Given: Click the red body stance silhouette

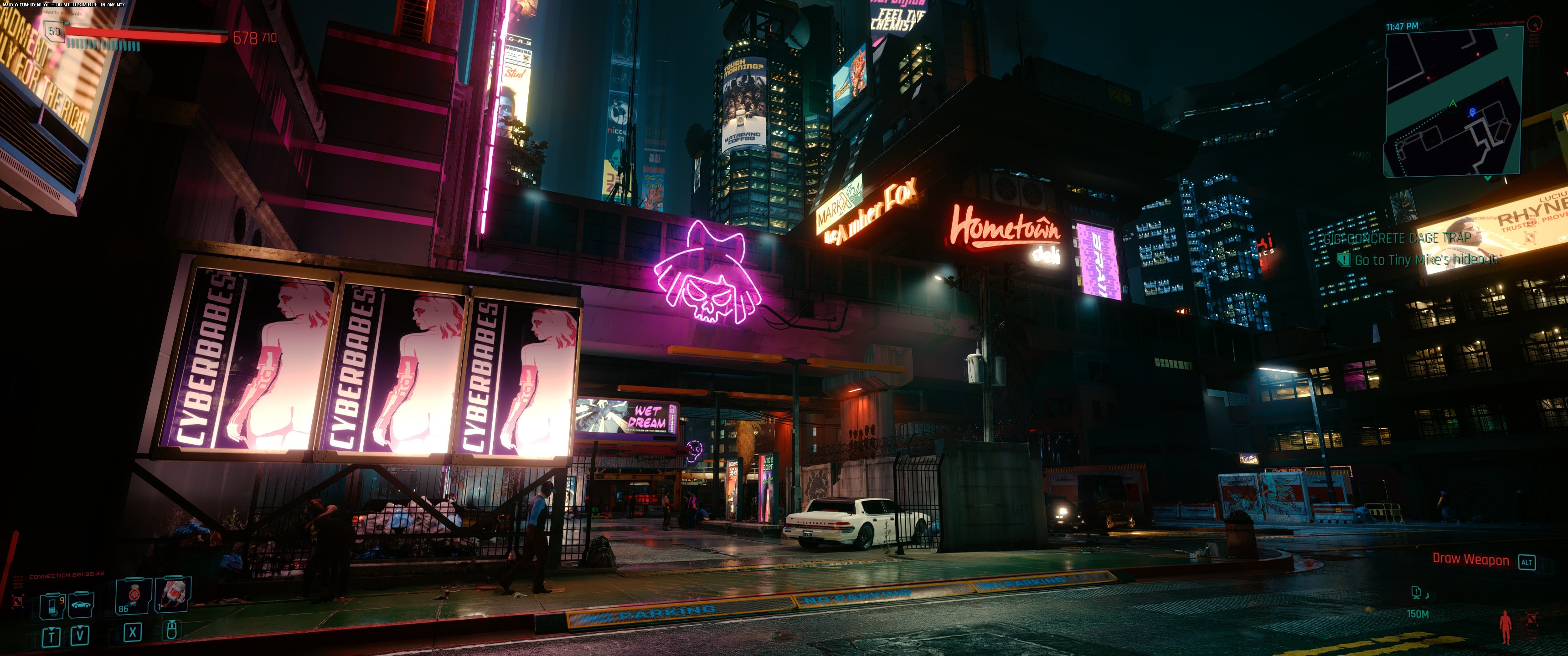Looking at the screenshot, I should 1505,627.
